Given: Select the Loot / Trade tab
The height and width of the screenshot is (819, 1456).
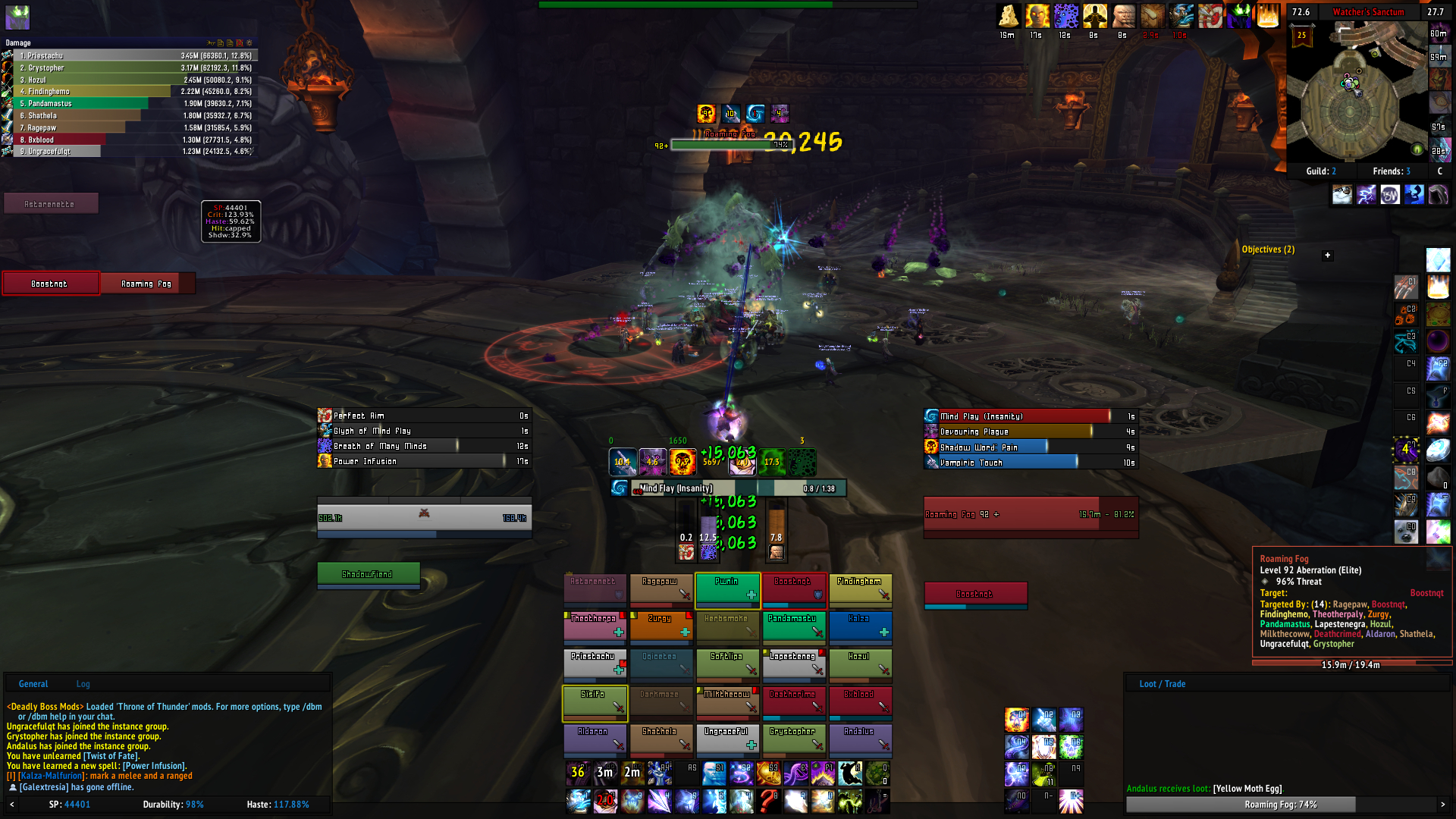Looking at the screenshot, I should (1162, 684).
